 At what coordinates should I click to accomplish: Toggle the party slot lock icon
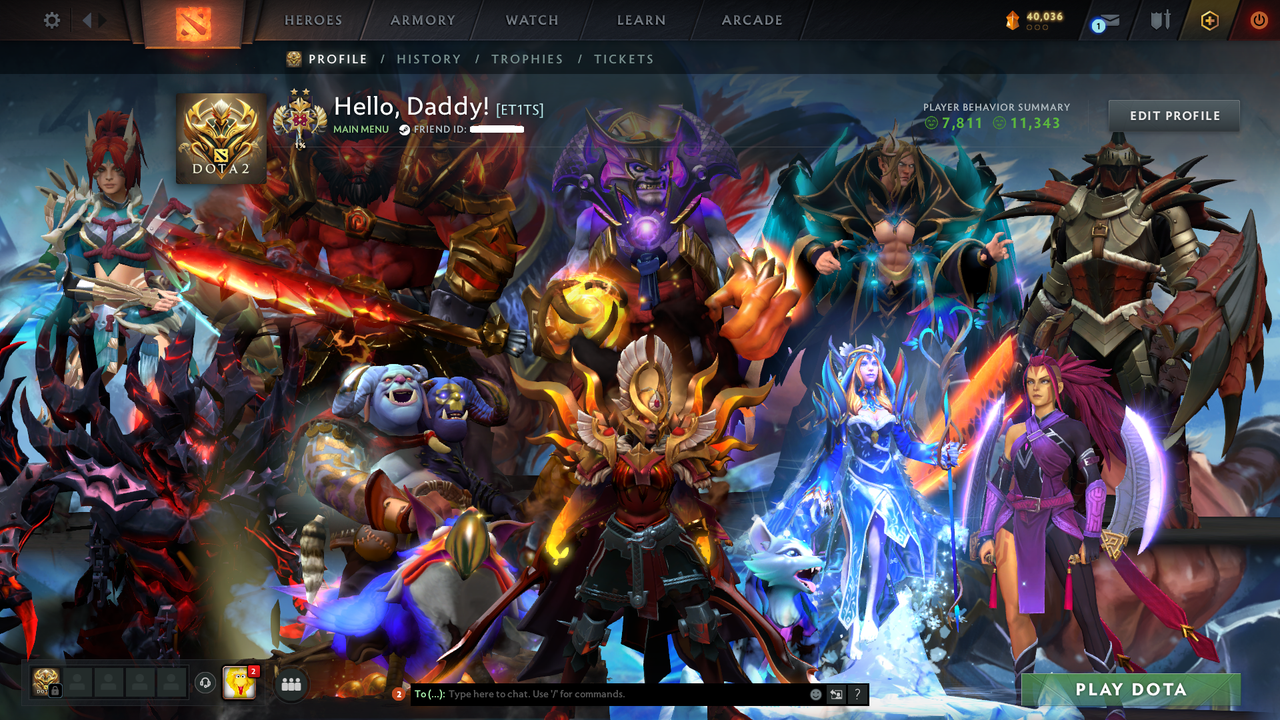coord(55,689)
